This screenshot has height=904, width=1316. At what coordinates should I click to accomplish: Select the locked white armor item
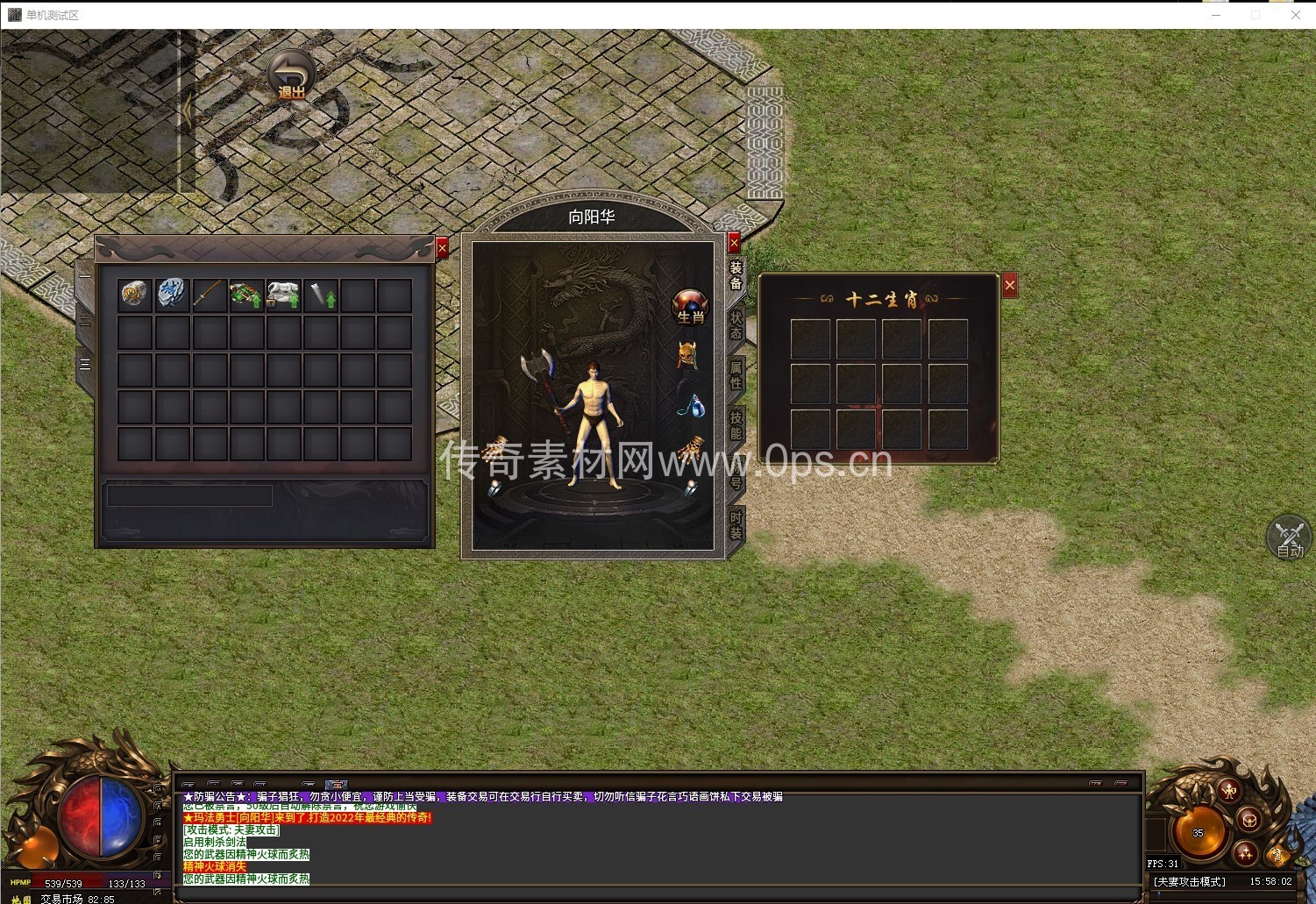[x=283, y=295]
